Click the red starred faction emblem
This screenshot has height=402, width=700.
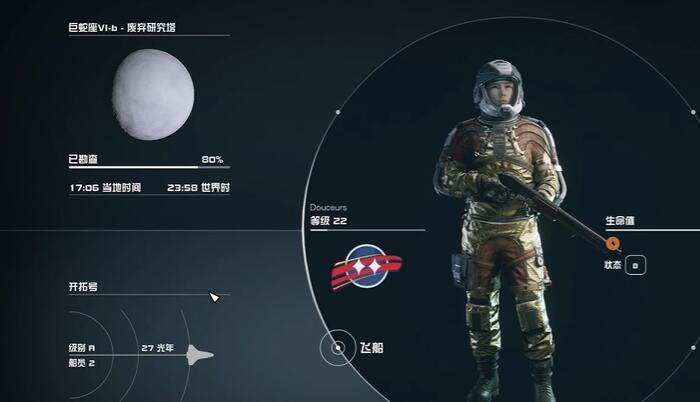[367, 266]
